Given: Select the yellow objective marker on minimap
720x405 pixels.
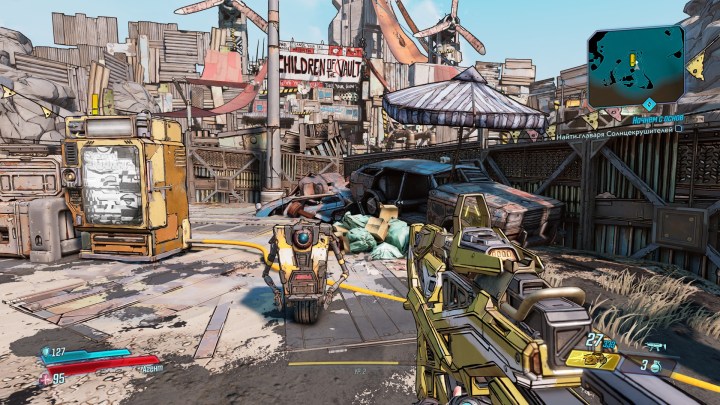Looking at the screenshot, I should point(632,59).
